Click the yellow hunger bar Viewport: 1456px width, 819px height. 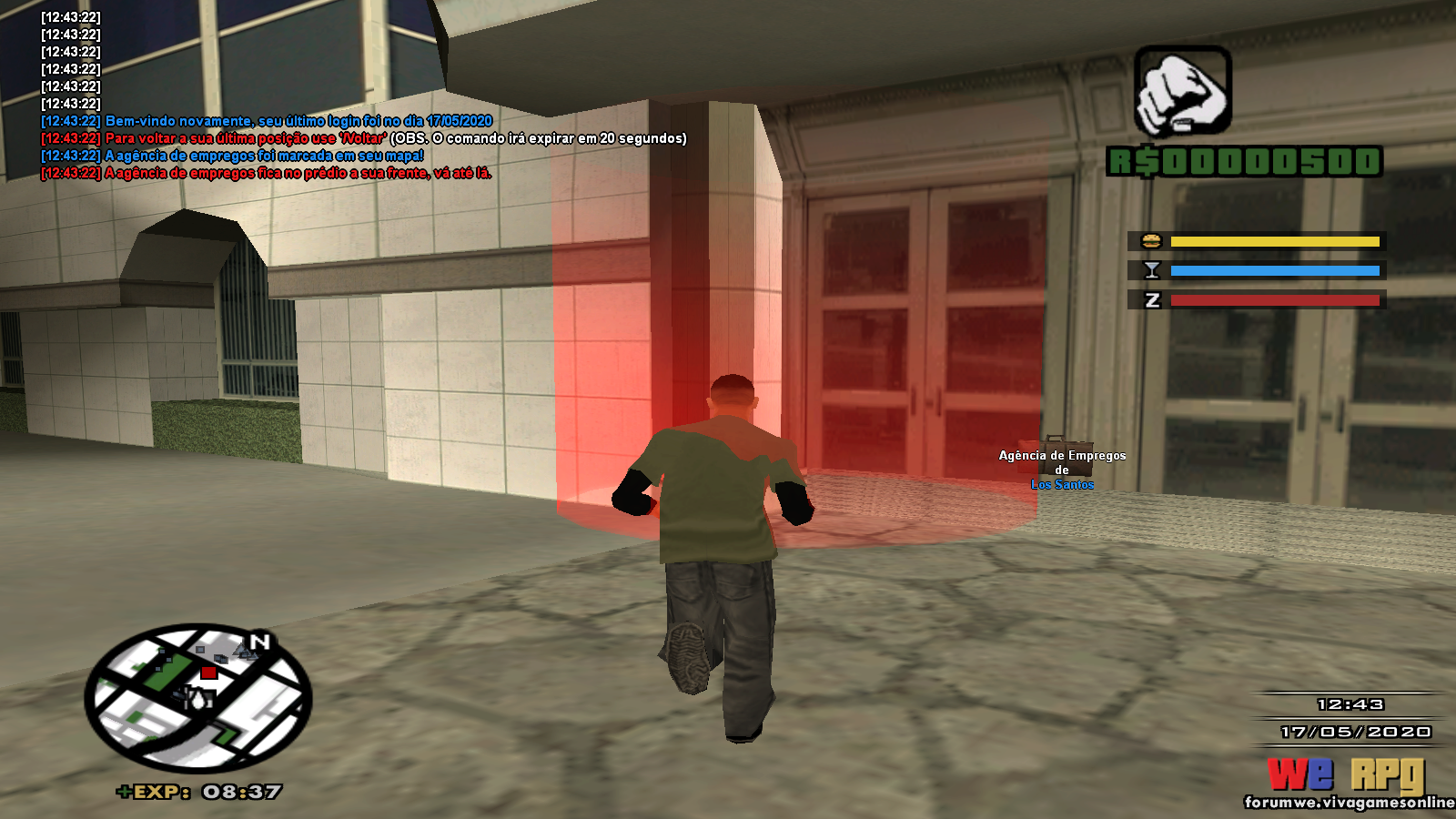click(x=1274, y=240)
